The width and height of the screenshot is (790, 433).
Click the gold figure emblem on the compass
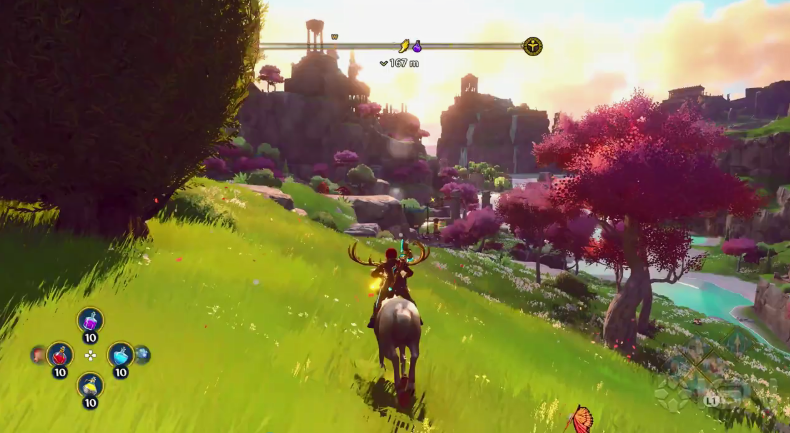point(533,46)
